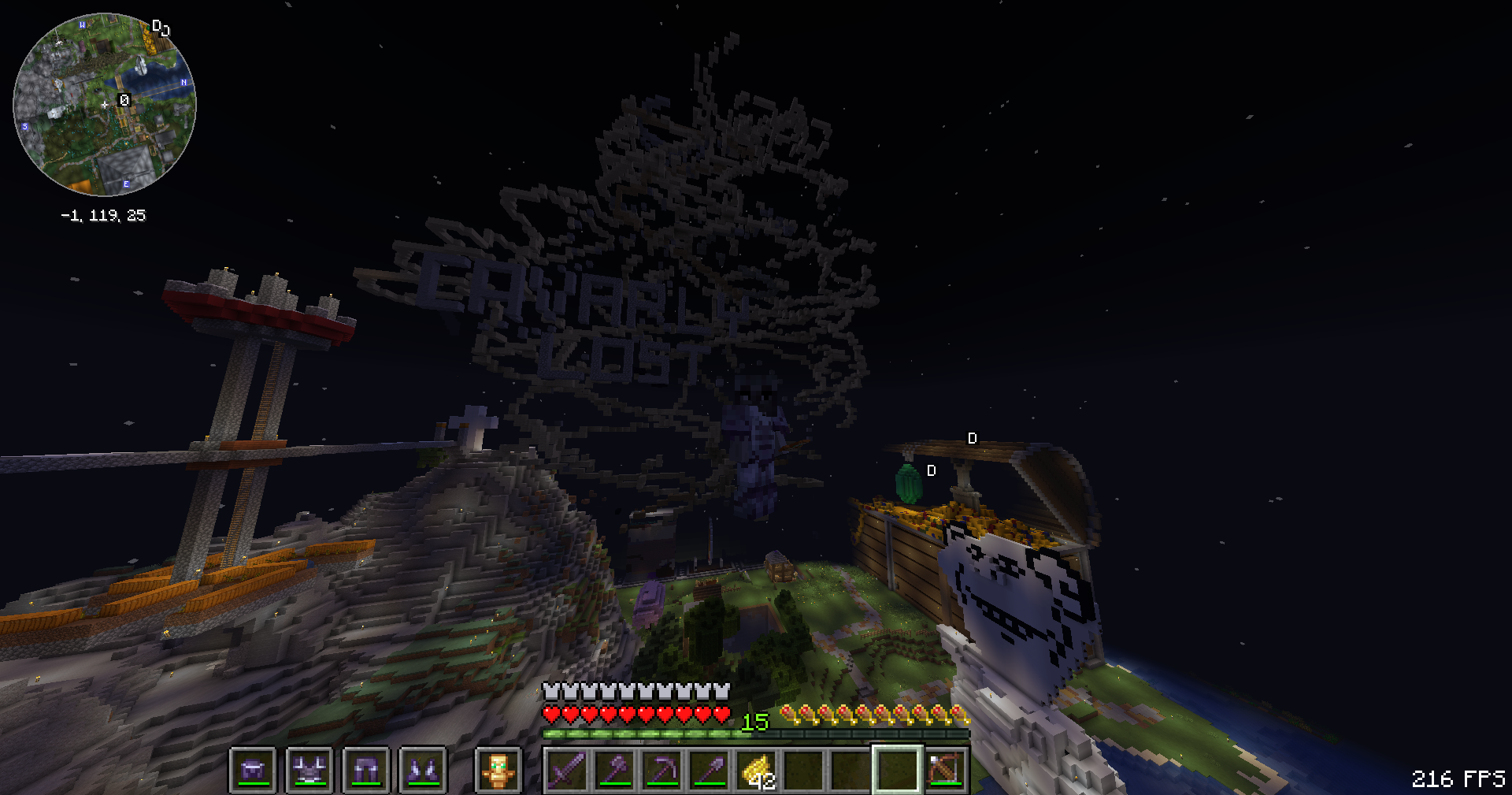Choose the netherite pickaxe hotbar slot
Viewport: 1512px width, 795px height.
661,770
